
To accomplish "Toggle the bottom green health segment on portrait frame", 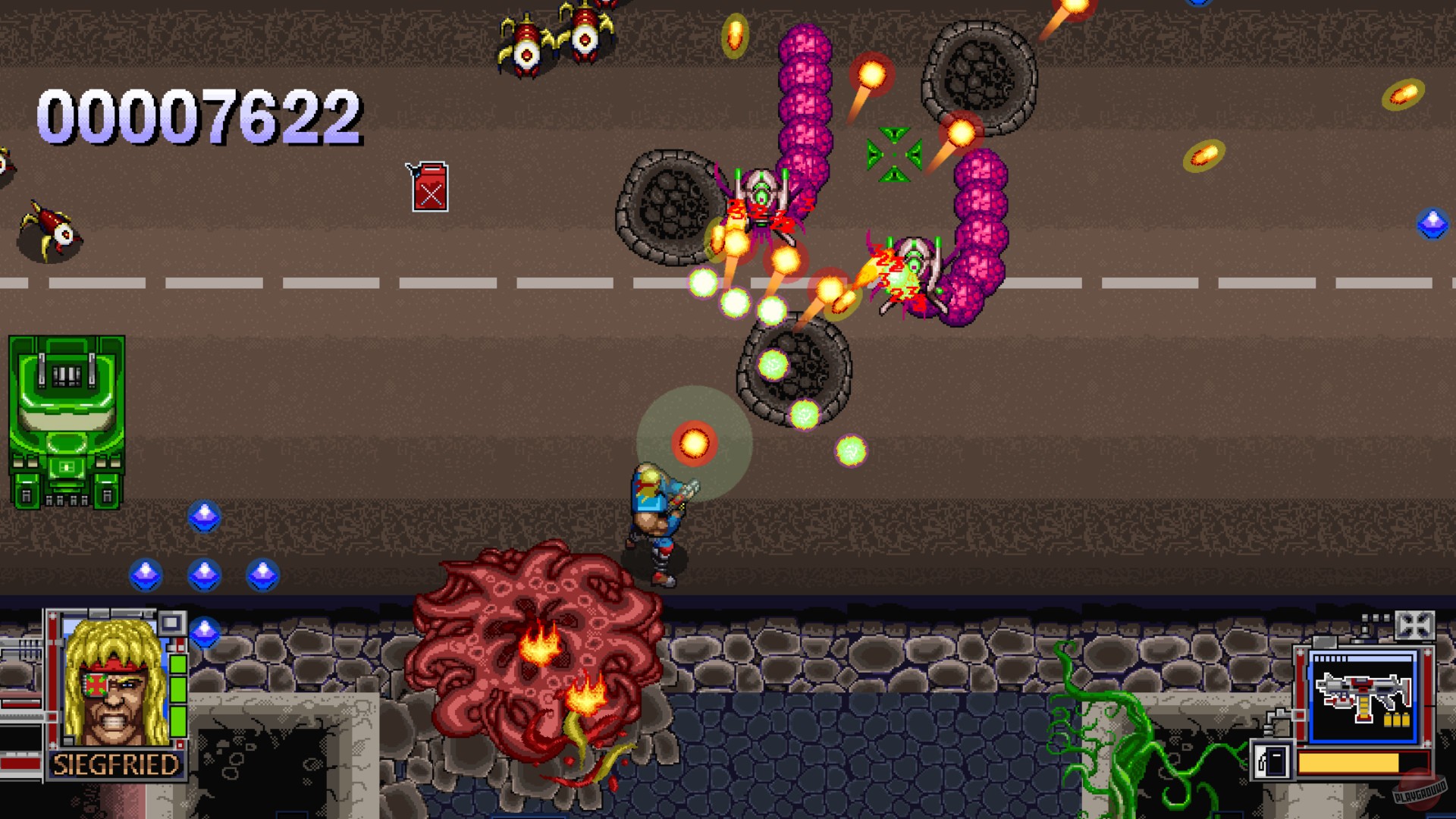I will (x=178, y=720).
